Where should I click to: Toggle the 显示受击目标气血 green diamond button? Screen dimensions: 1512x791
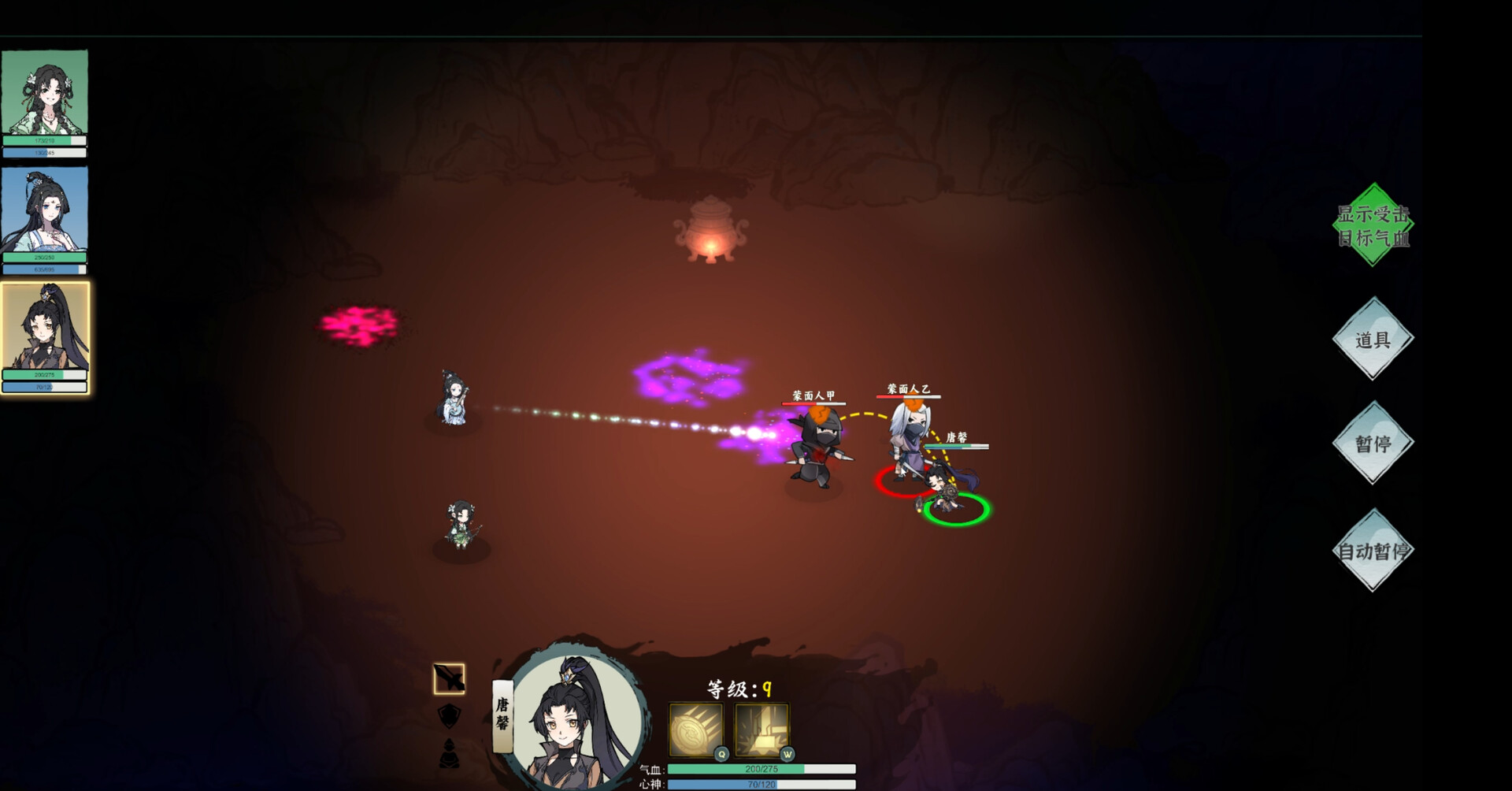(x=1373, y=225)
